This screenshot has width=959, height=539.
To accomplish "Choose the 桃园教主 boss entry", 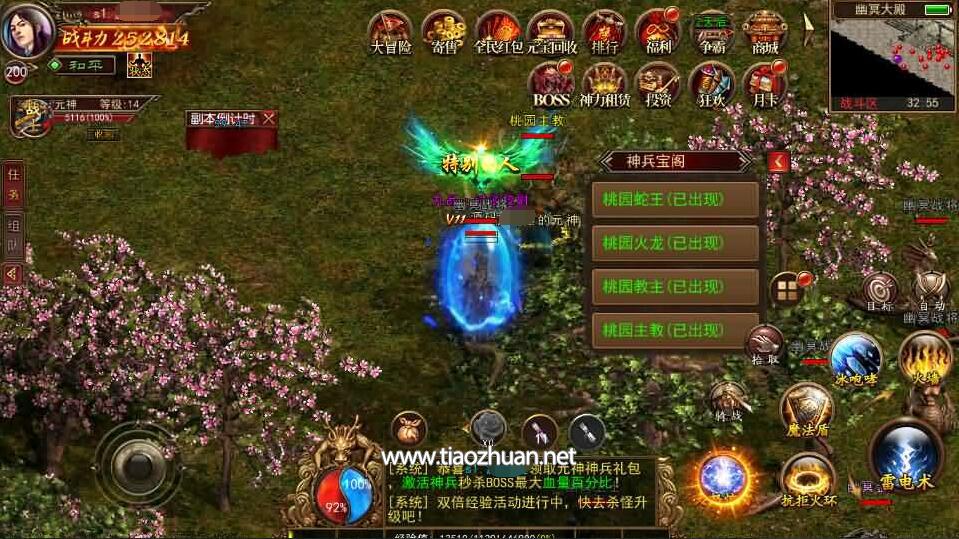I will 675,287.
